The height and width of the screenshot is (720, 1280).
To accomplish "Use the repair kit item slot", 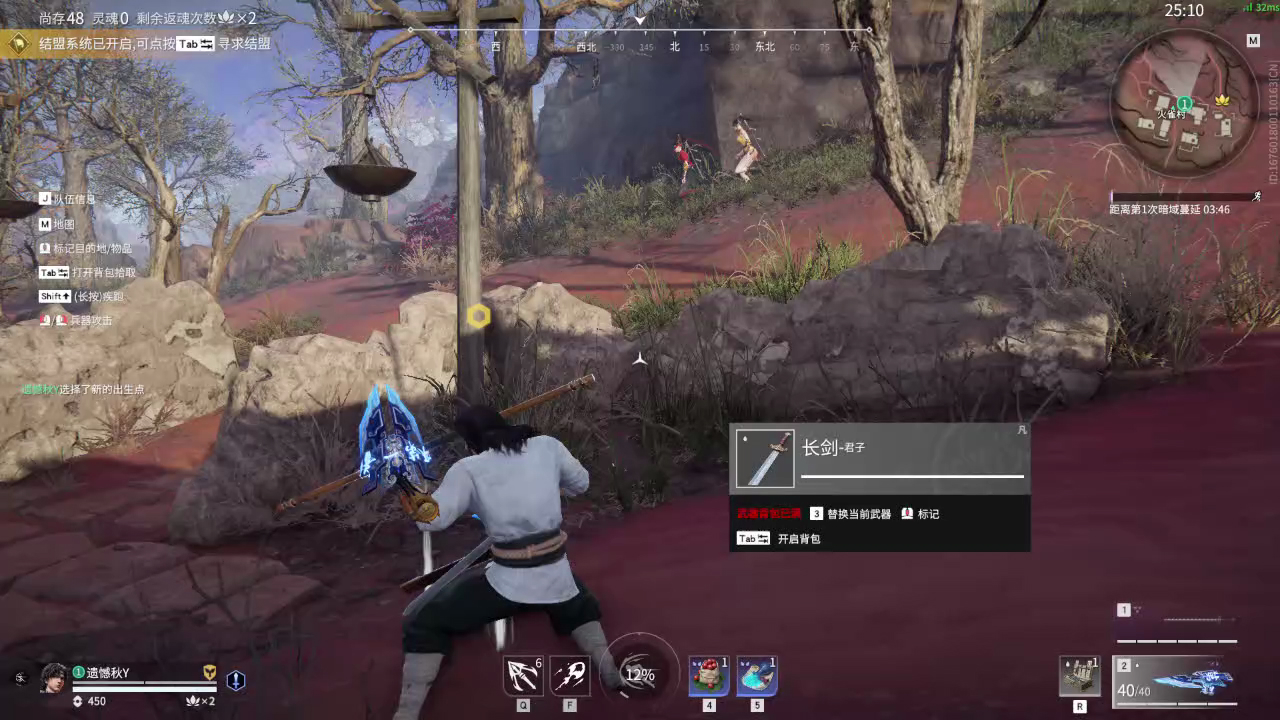I will (1080, 677).
